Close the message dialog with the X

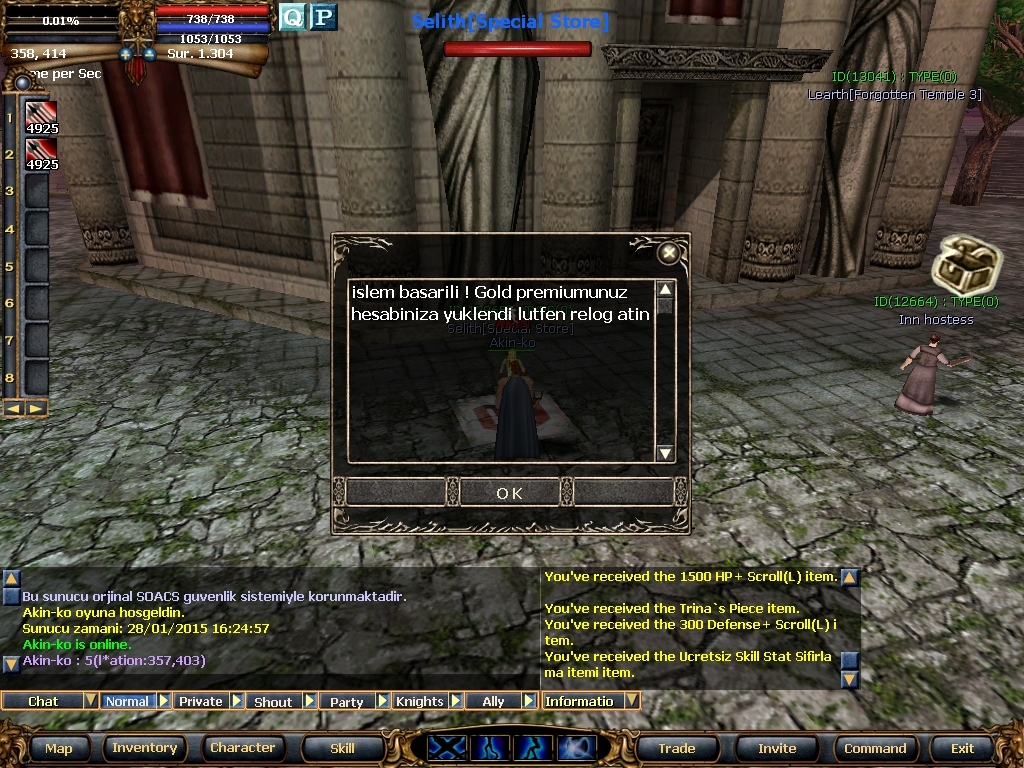point(669,253)
